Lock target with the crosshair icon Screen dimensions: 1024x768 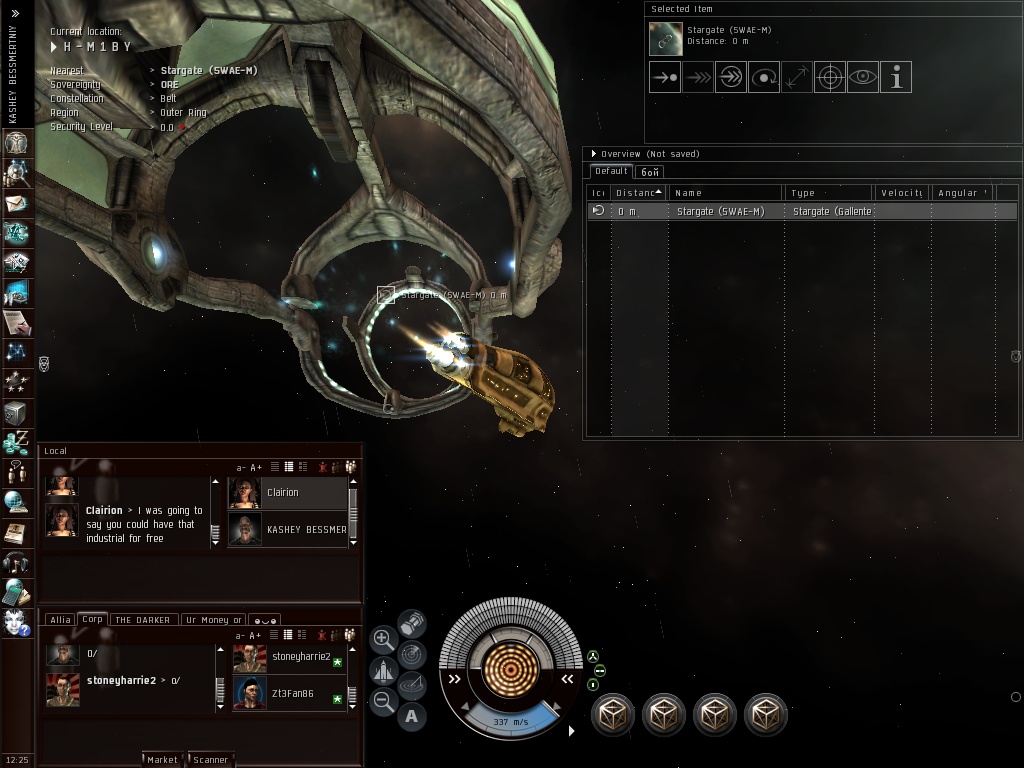click(x=830, y=77)
